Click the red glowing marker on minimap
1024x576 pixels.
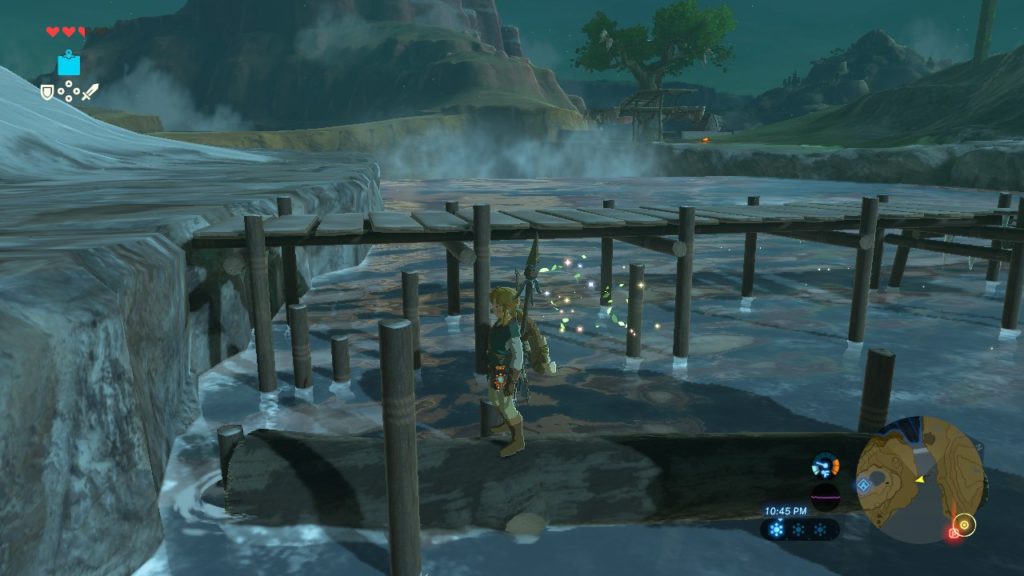953,533
